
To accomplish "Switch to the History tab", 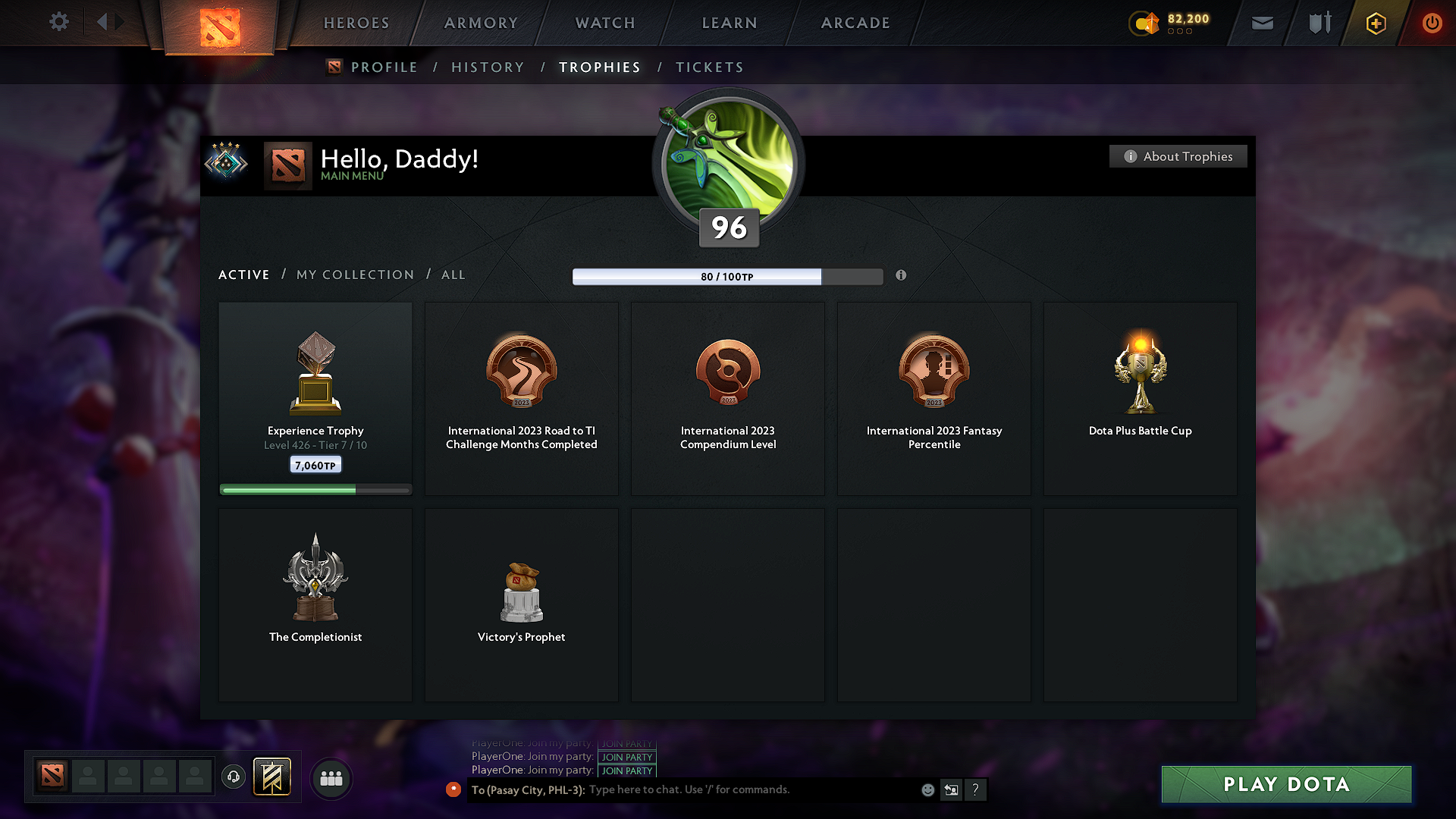I will point(488,67).
